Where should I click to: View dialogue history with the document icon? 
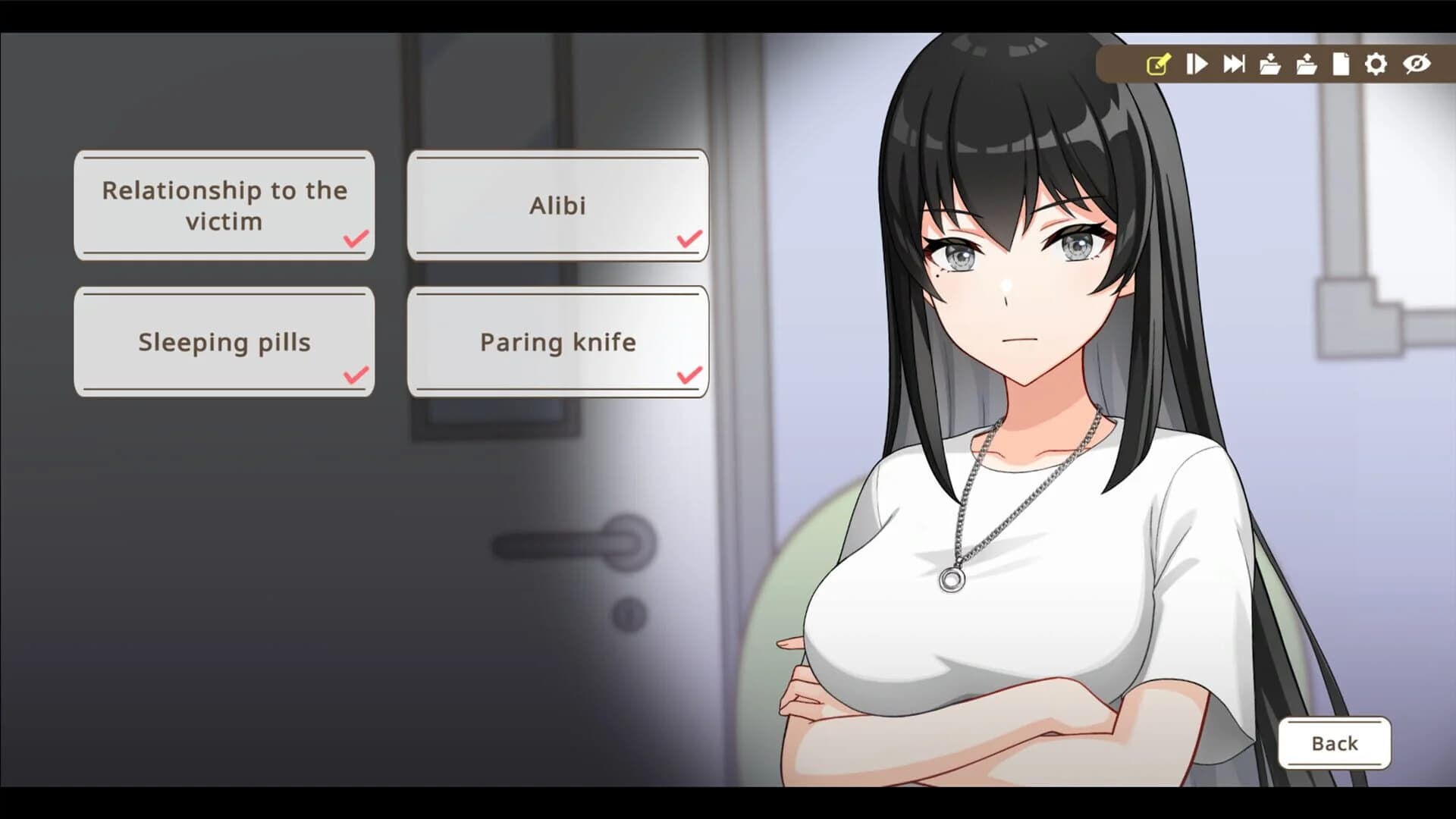pyautogui.click(x=1341, y=64)
